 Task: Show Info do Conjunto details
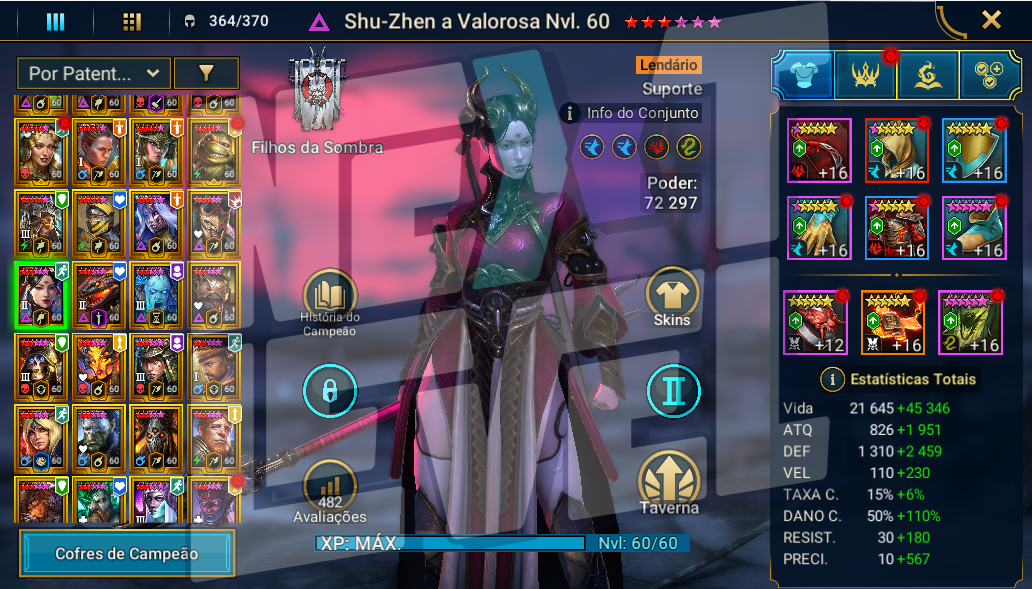(631, 113)
